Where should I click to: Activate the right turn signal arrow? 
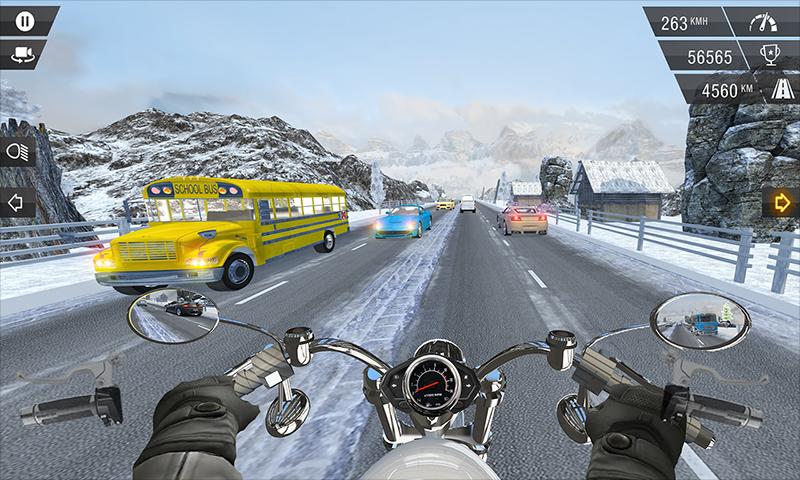(x=782, y=202)
